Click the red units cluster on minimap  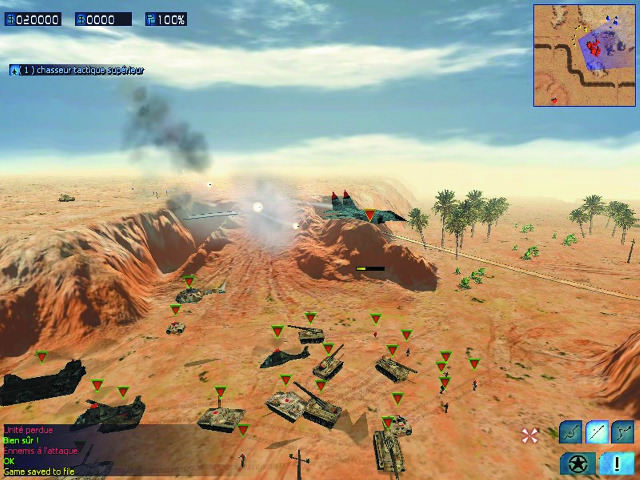pos(594,46)
